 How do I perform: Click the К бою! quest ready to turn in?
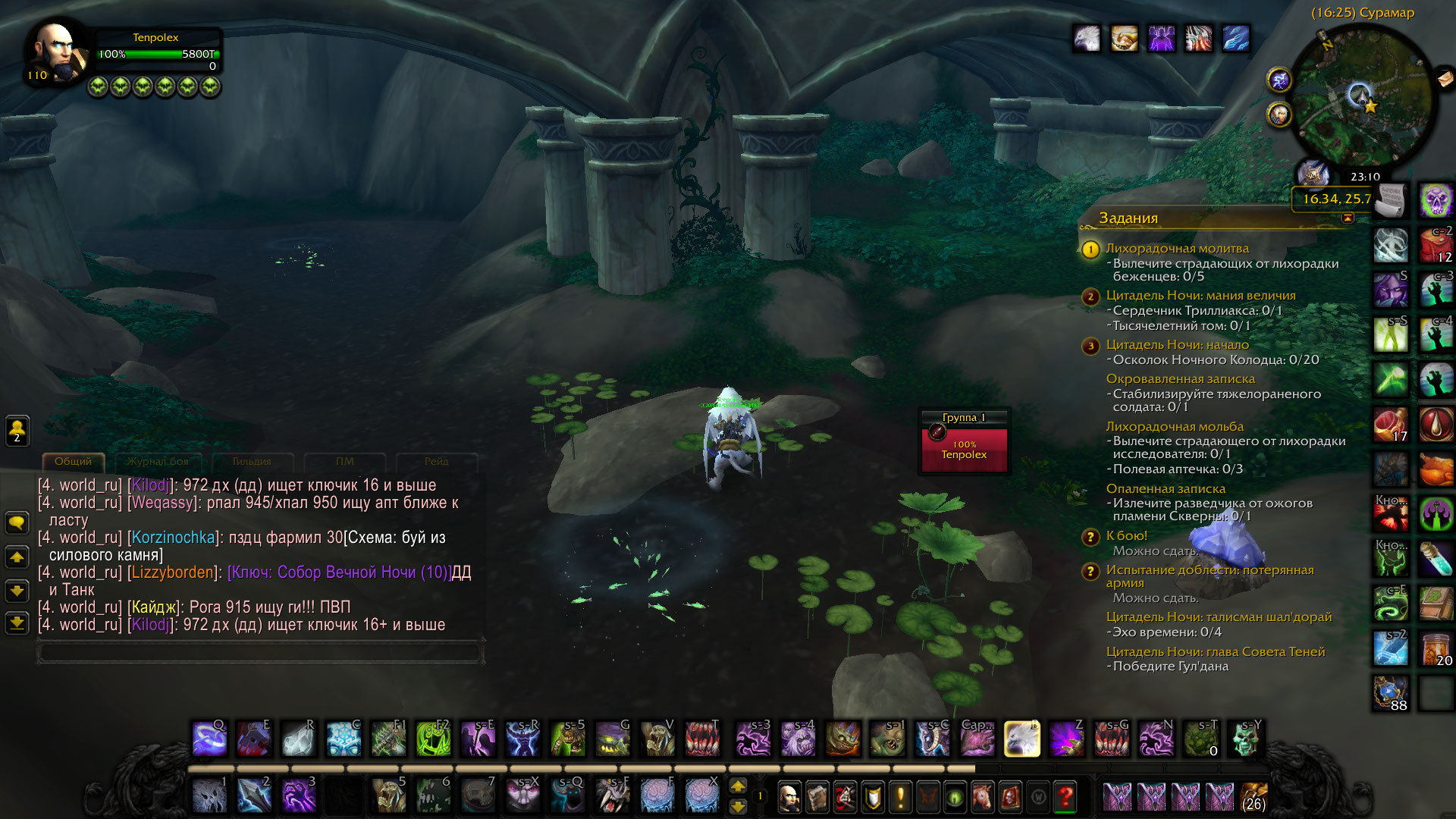pos(1127,535)
